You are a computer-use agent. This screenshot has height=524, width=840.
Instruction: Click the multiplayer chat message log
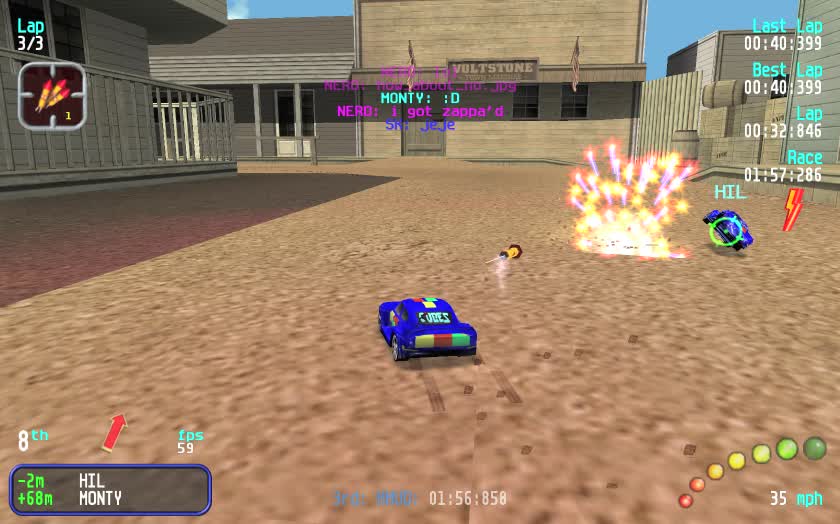tap(420, 98)
